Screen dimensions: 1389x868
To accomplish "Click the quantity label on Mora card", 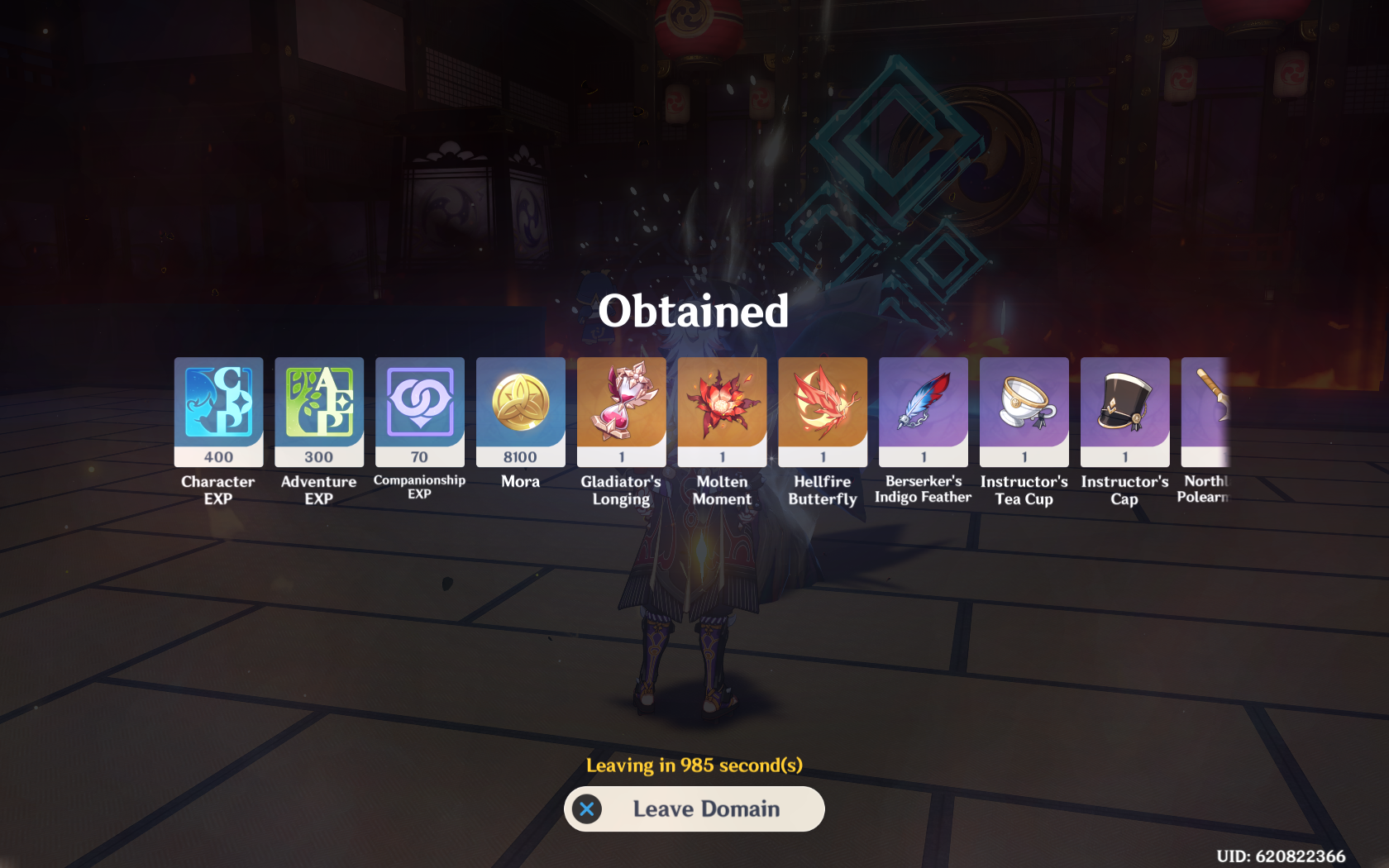I will tap(520, 455).
